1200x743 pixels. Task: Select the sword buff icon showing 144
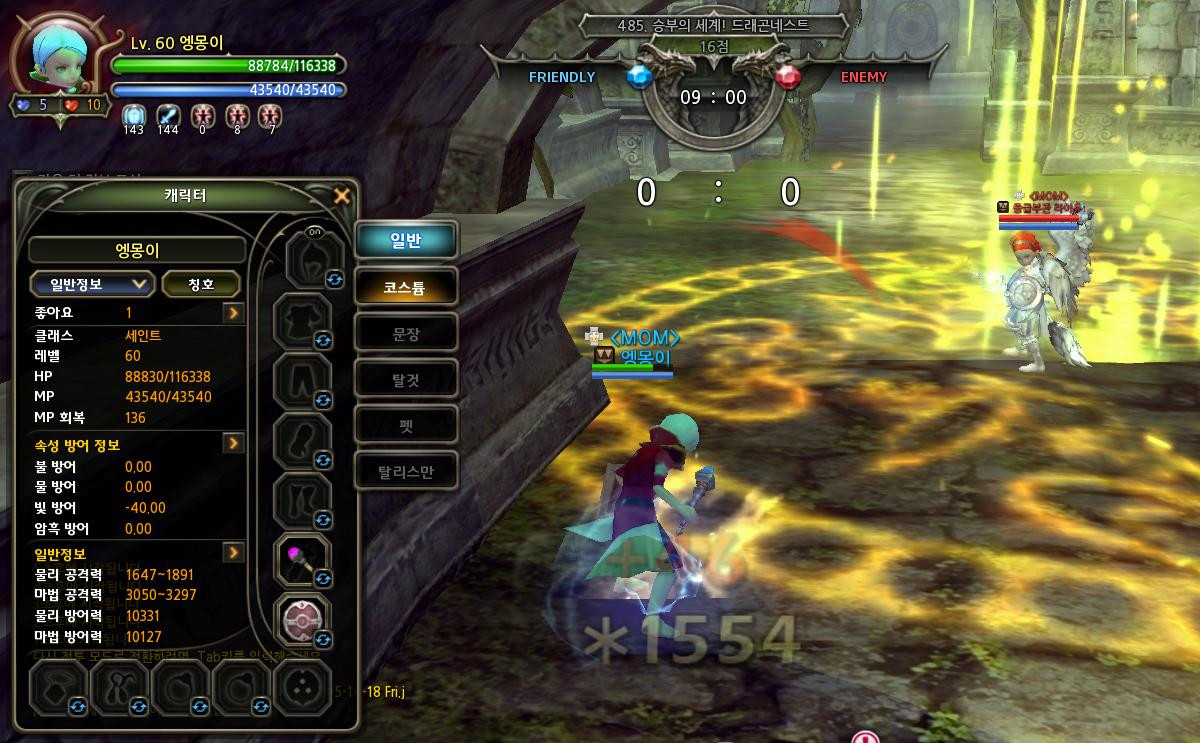click(167, 114)
